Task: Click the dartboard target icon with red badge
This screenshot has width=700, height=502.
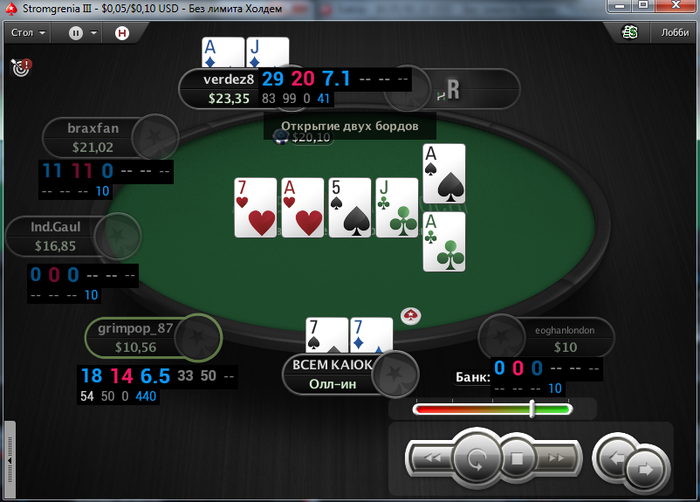Action: (x=20, y=68)
